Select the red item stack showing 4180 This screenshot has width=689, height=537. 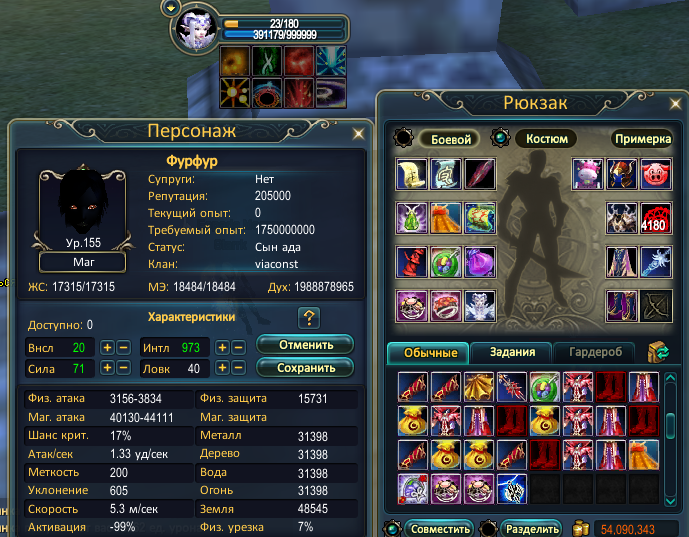pyautogui.click(x=655, y=217)
